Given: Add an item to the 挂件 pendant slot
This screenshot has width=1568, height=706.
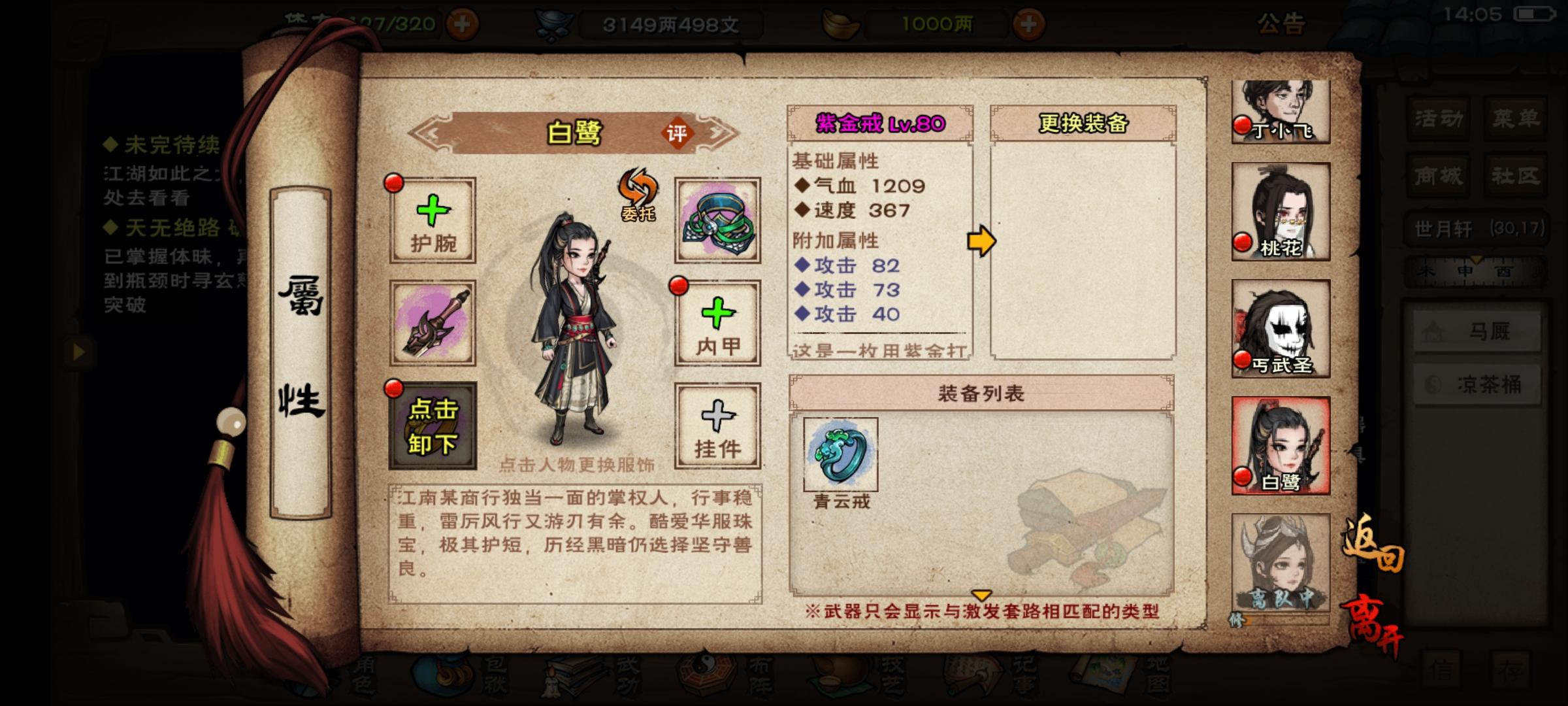Looking at the screenshot, I should coord(717,425).
